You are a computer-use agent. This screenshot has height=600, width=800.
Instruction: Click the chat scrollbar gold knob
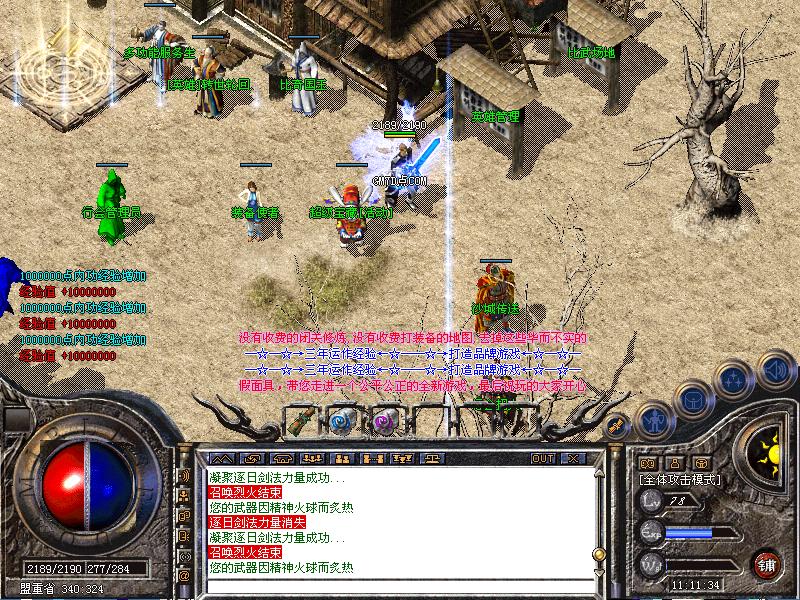pyautogui.click(x=598, y=554)
